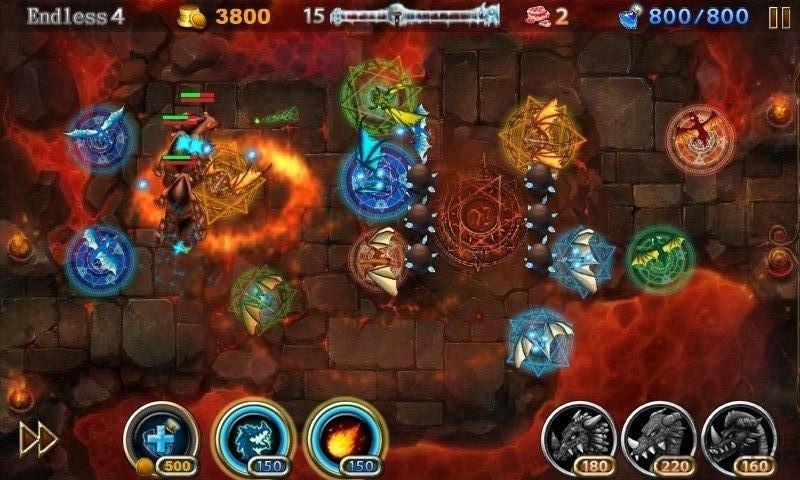Image resolution: width=800 pixels, height=480 pixels.
Task: Pause the game with the top-right button
Action: [778, 17]
